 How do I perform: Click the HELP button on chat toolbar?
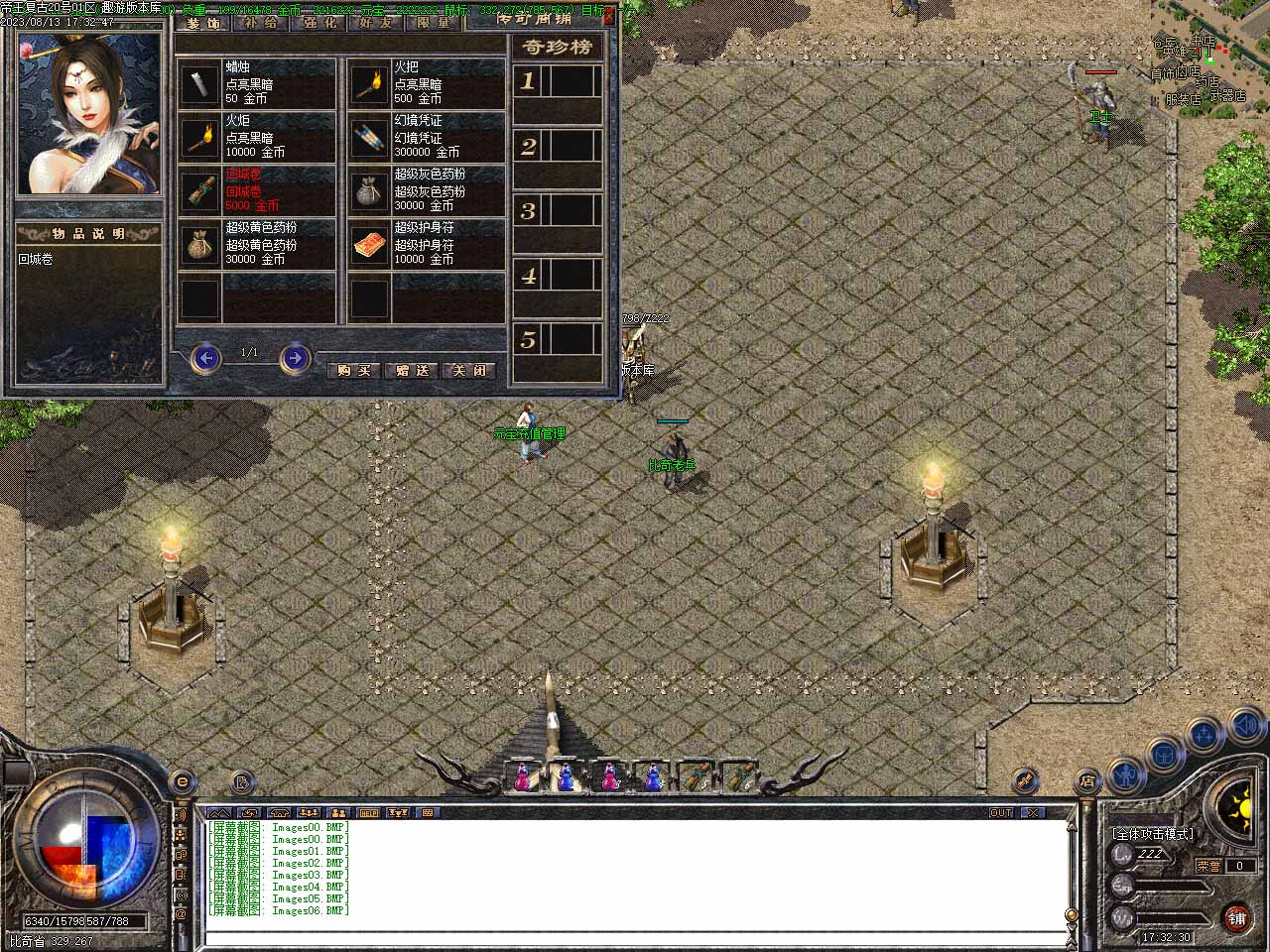coord(368,812)
